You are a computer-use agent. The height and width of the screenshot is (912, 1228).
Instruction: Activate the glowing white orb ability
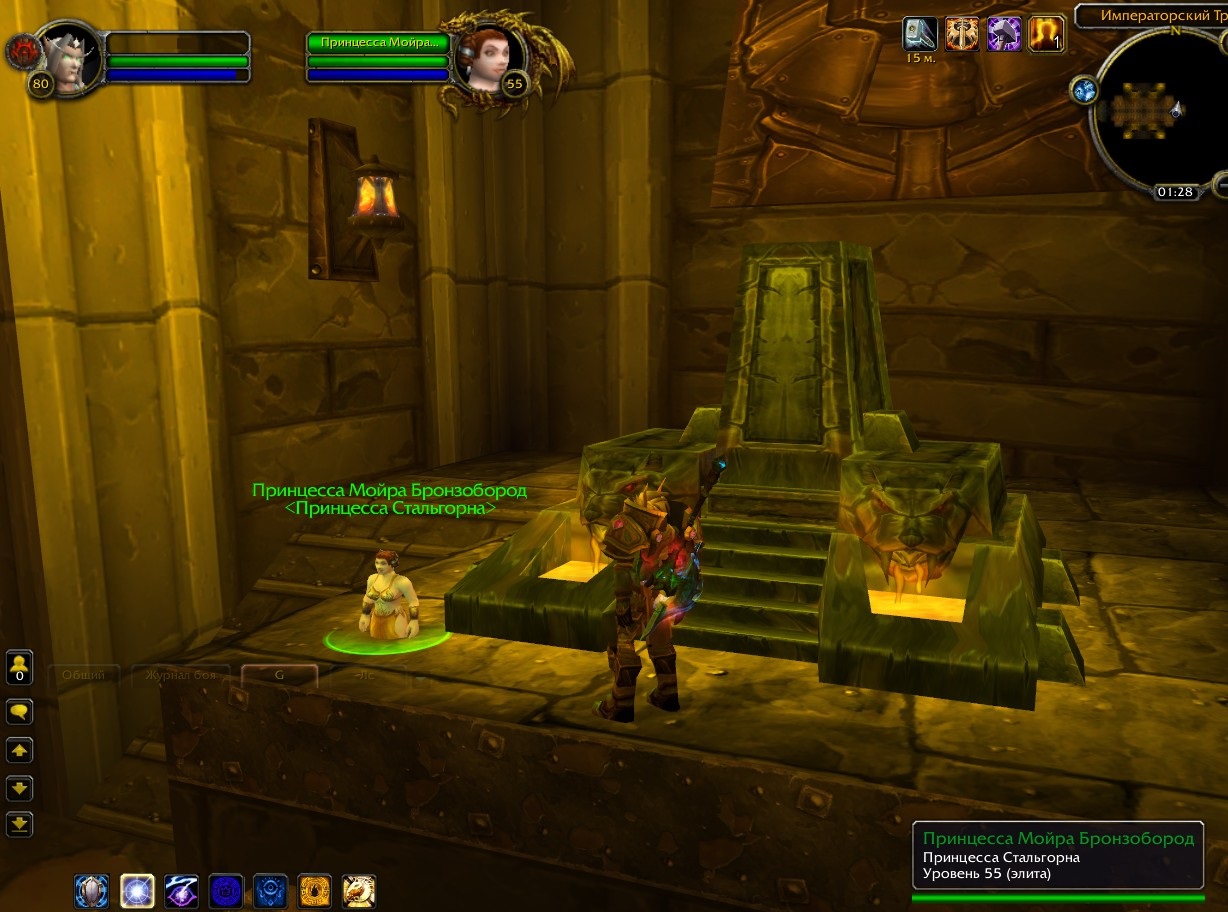click(x=137, y=890)
